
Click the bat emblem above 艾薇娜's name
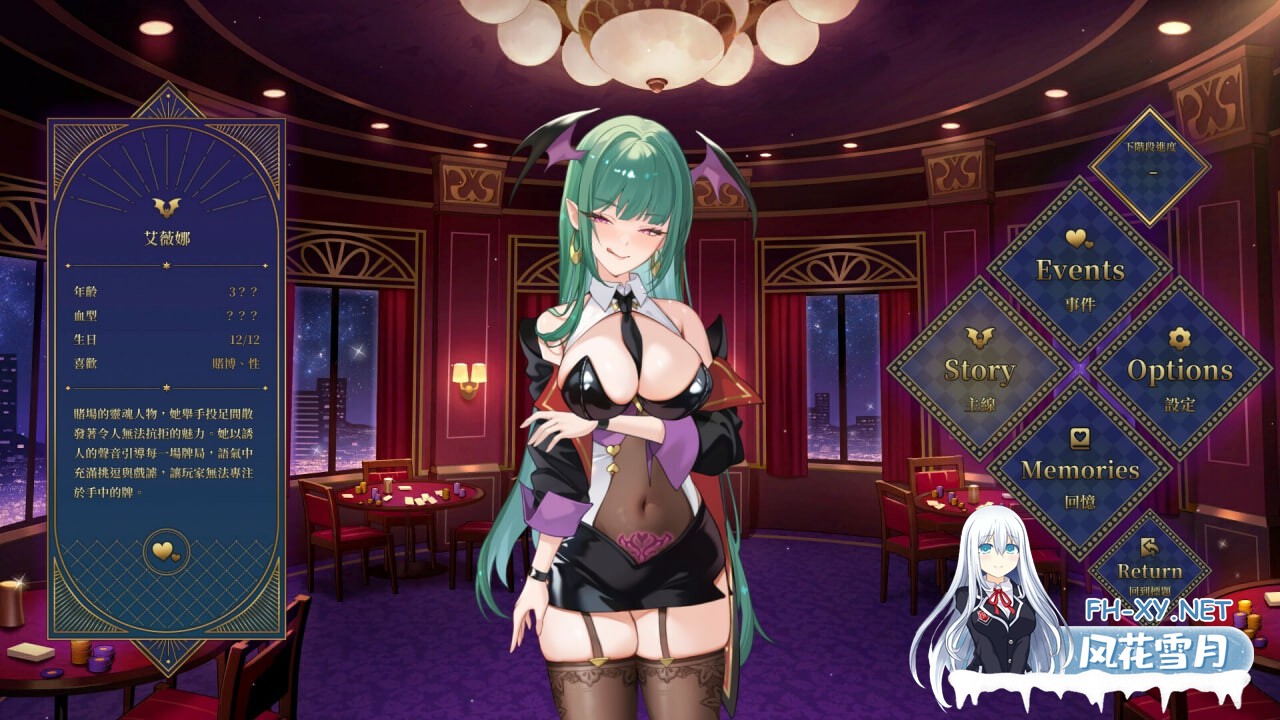(168, 207)
